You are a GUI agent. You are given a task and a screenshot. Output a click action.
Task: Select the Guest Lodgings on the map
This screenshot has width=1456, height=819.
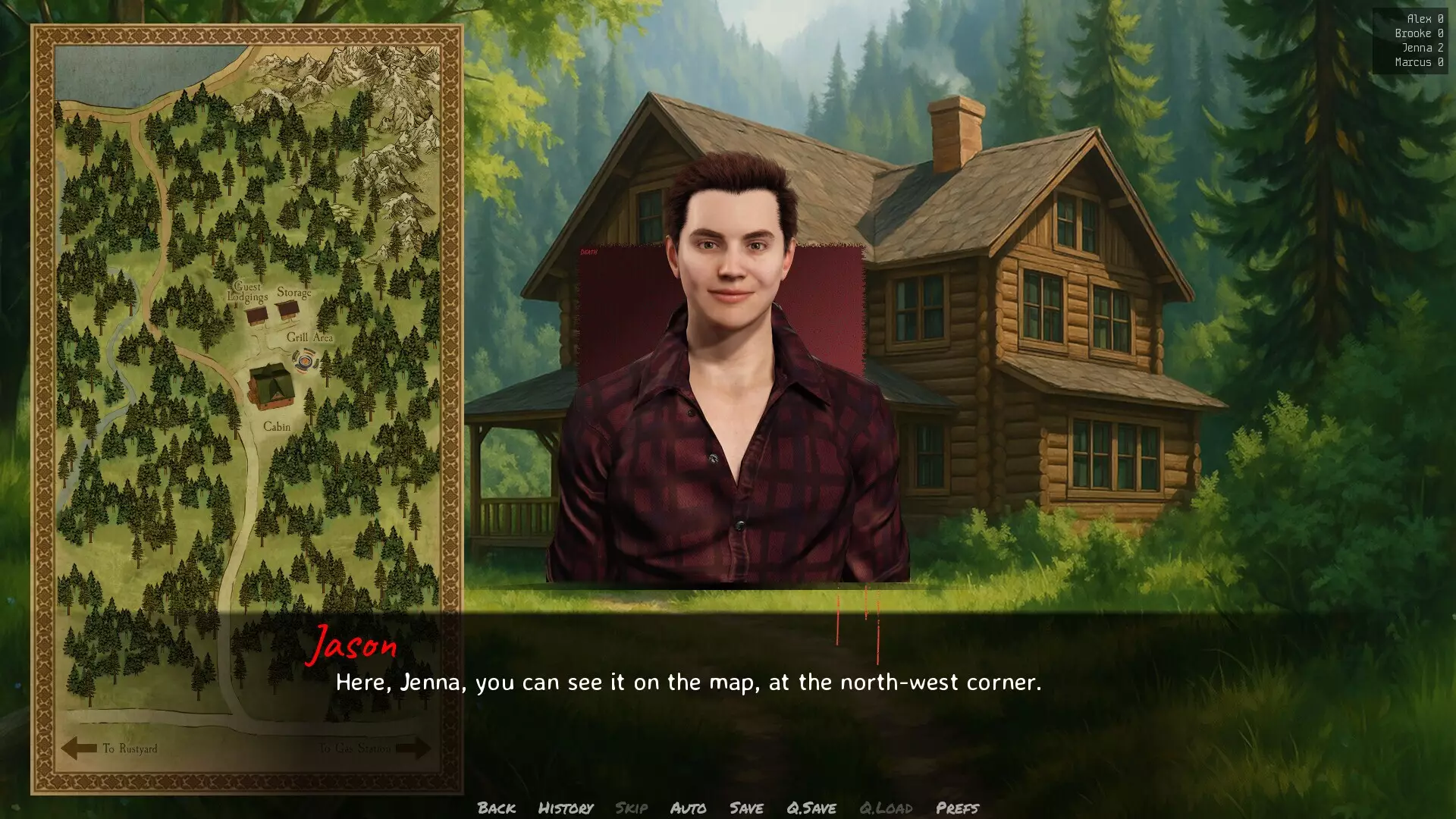click(256, 314)
